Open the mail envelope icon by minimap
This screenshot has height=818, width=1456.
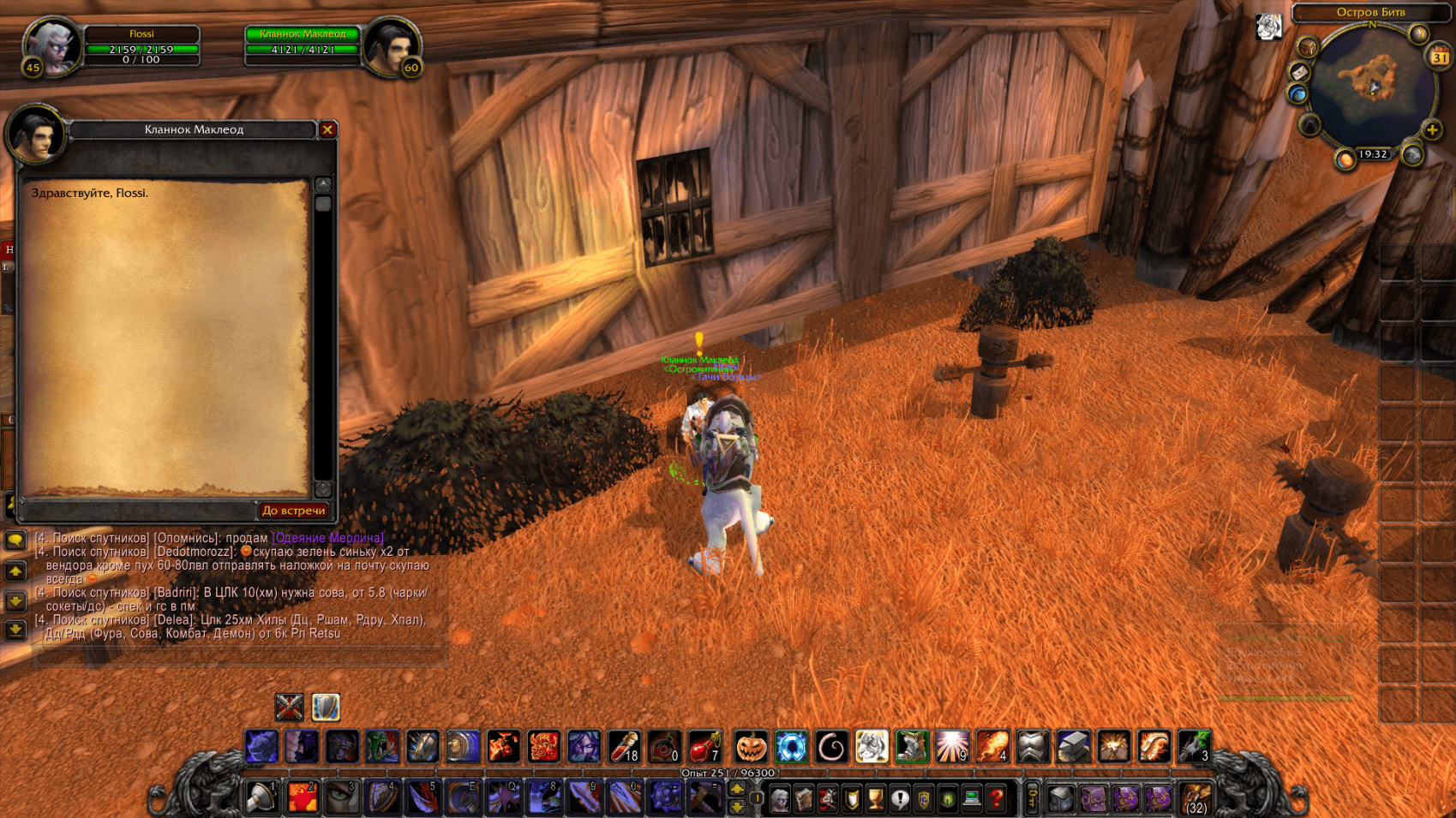(1299, 73)
